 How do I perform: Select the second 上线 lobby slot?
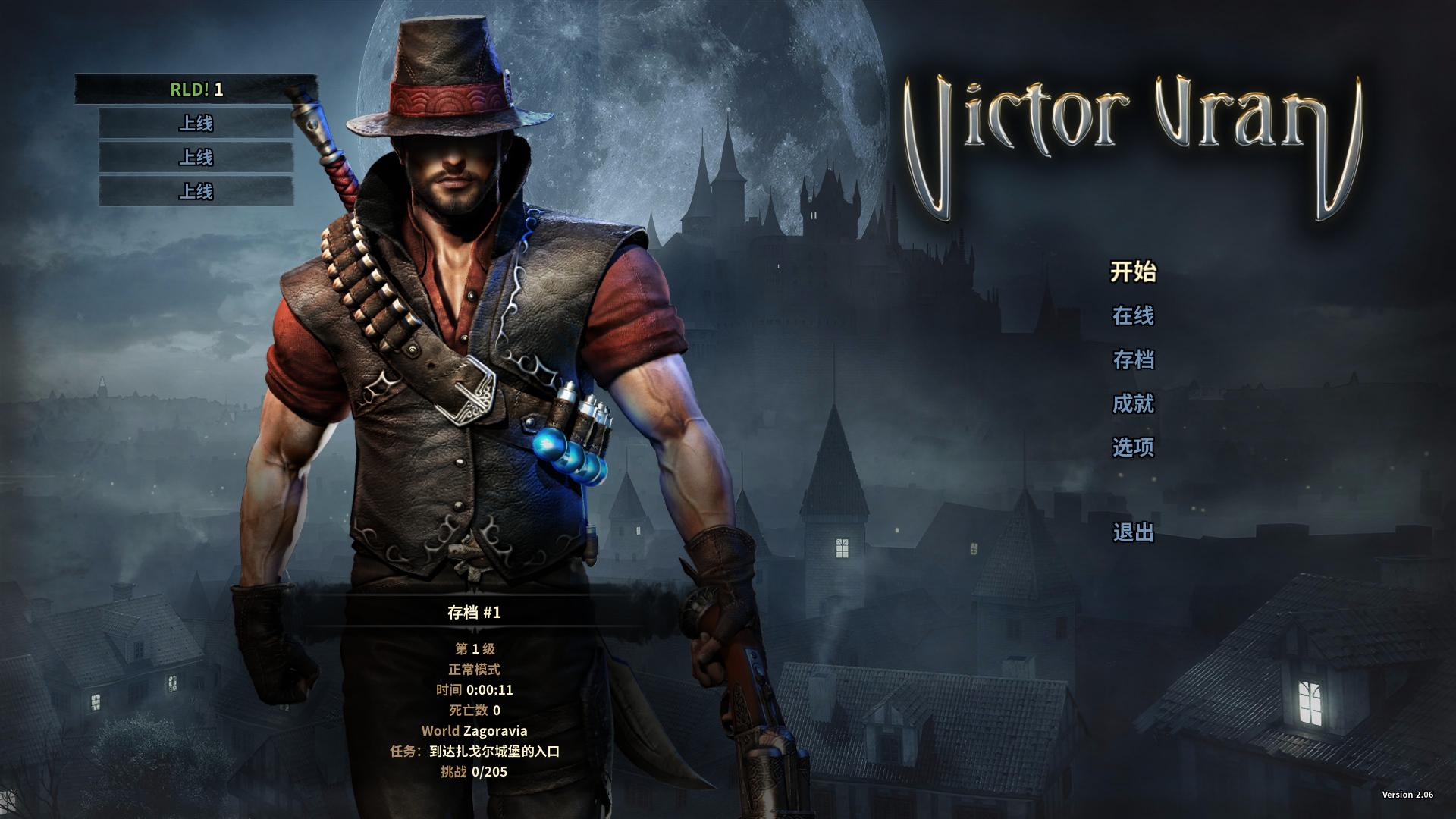point(195,158)
